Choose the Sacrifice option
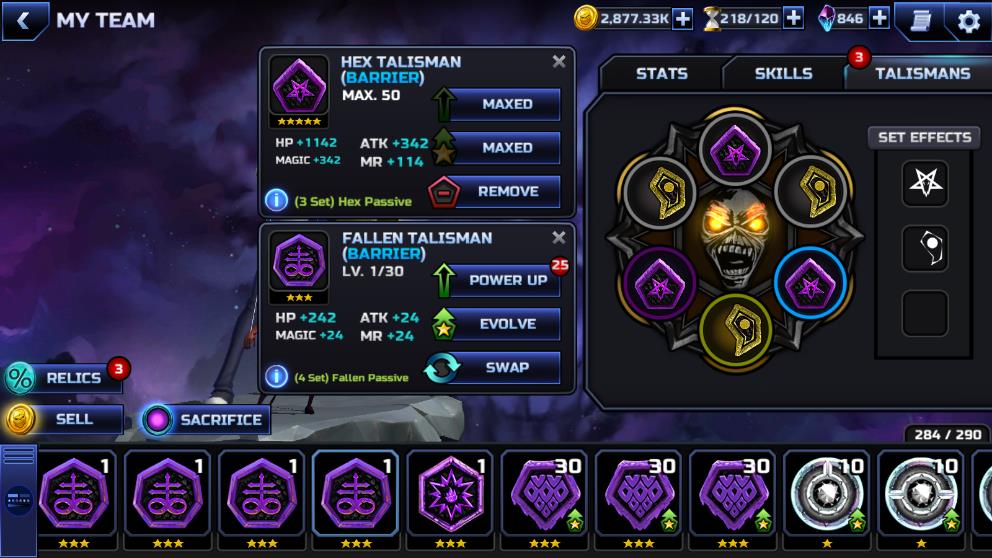This screenshot has height=558, width=992. (205, 420)
